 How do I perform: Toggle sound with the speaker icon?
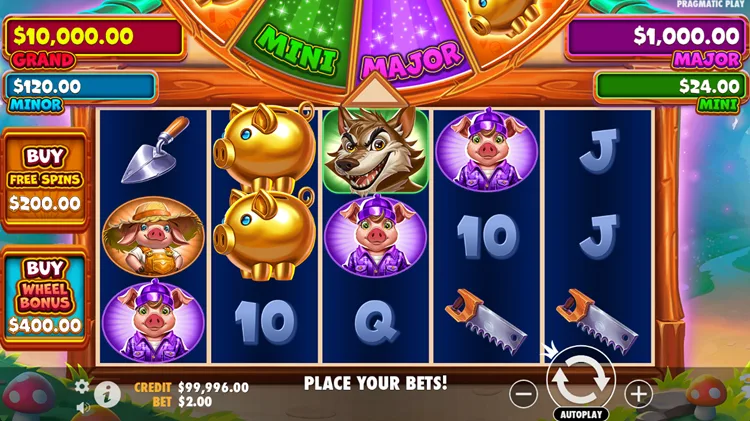click(82, 407)
